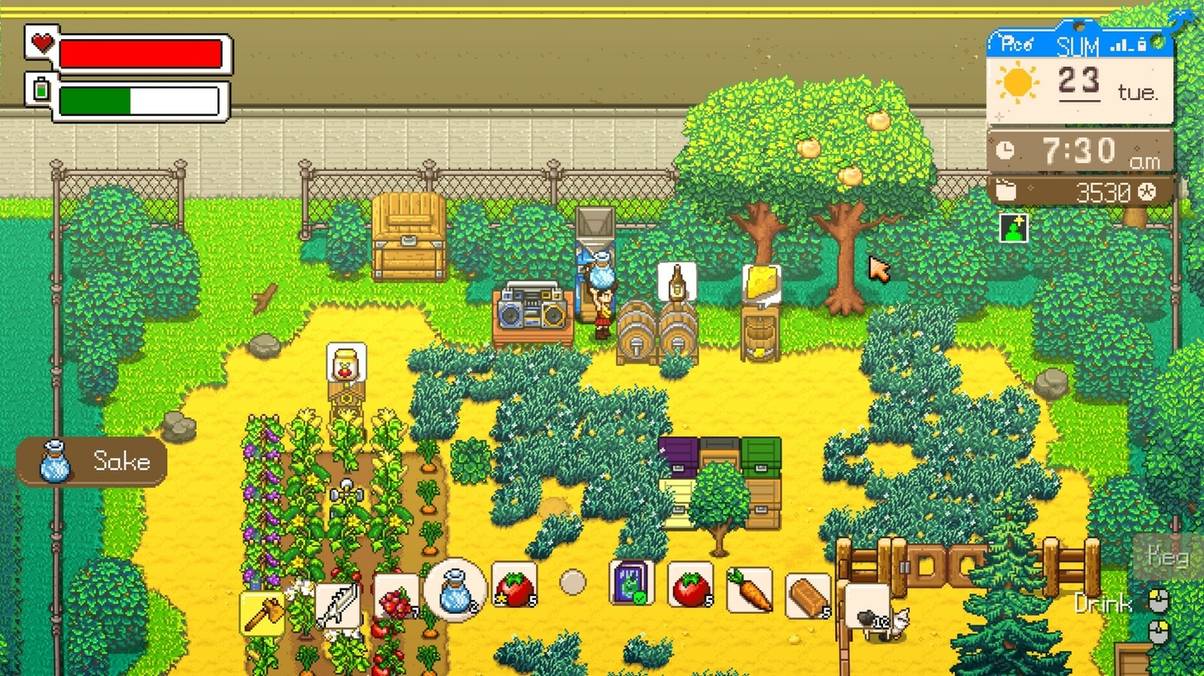Viewport: 1204px width, 676px height.
Task: Pick the purple card with green checkmark
Action: click(632, 583)
